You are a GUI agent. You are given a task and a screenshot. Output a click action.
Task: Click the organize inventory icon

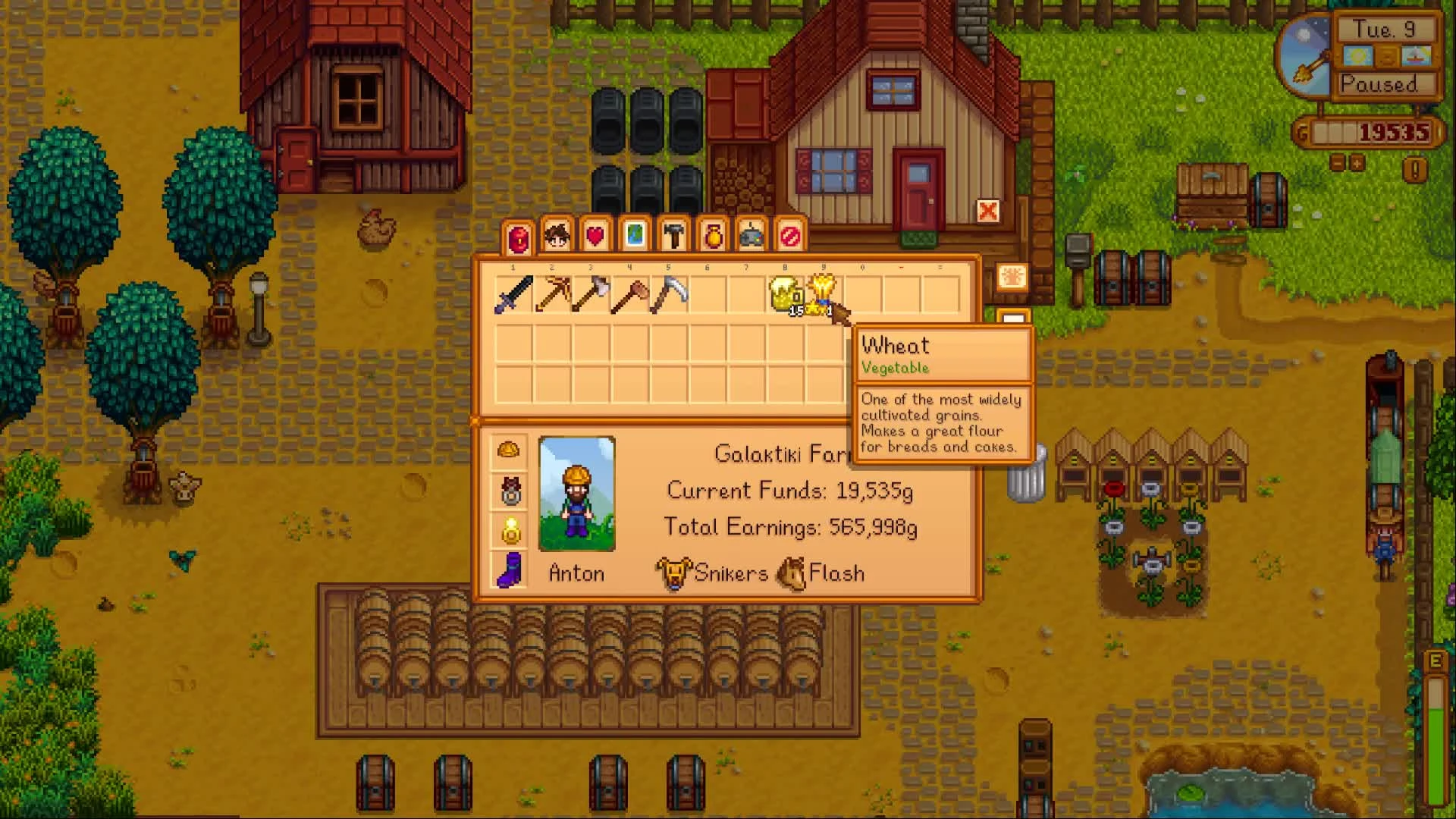(x=1013, y=278)
